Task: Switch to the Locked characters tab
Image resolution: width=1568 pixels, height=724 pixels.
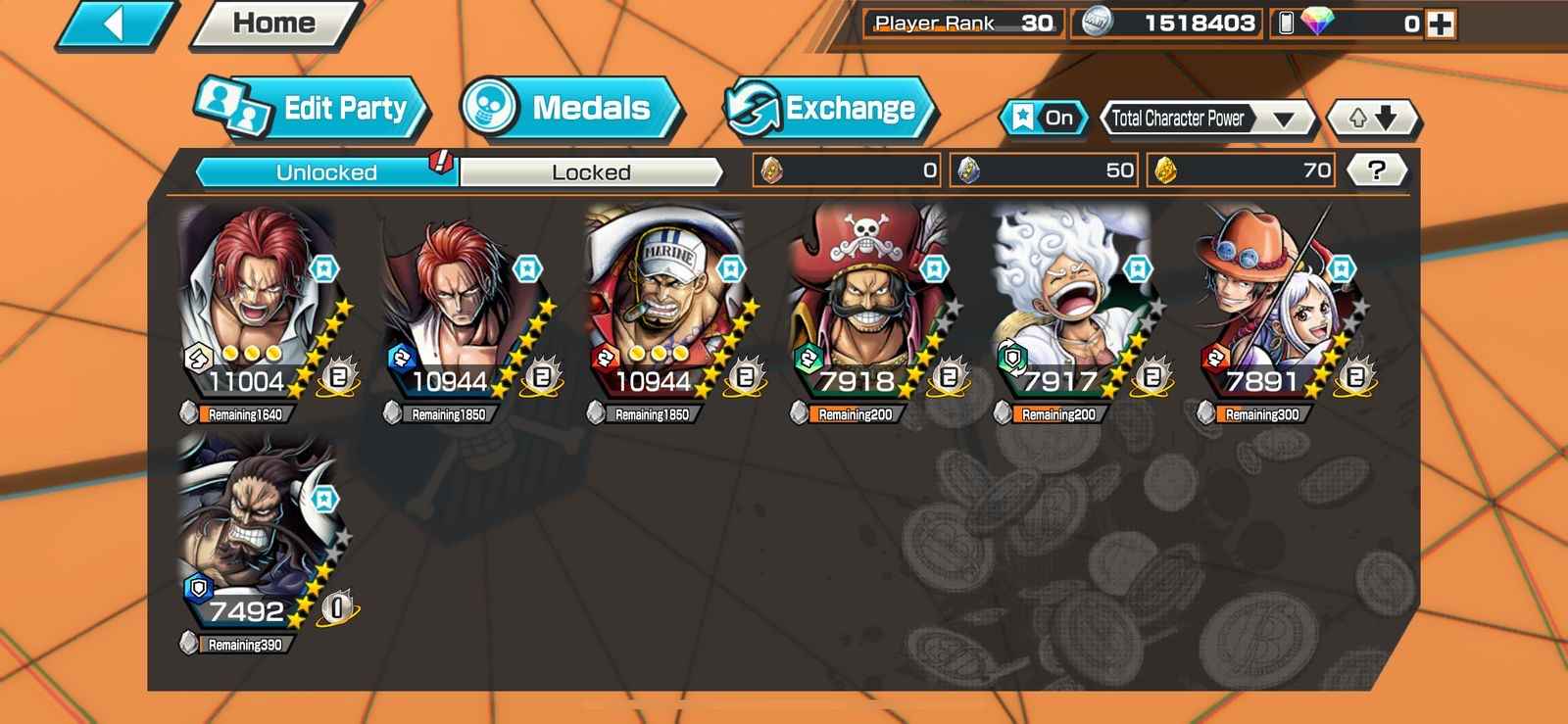Action: pos(591,172)
